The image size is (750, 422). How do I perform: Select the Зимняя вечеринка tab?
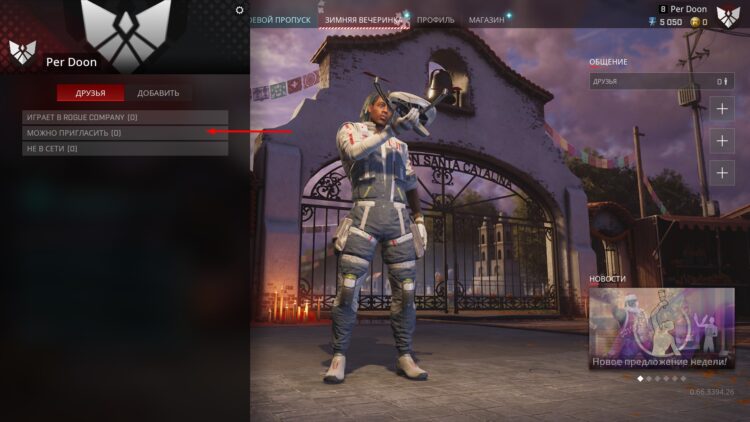tap(363, 20)
